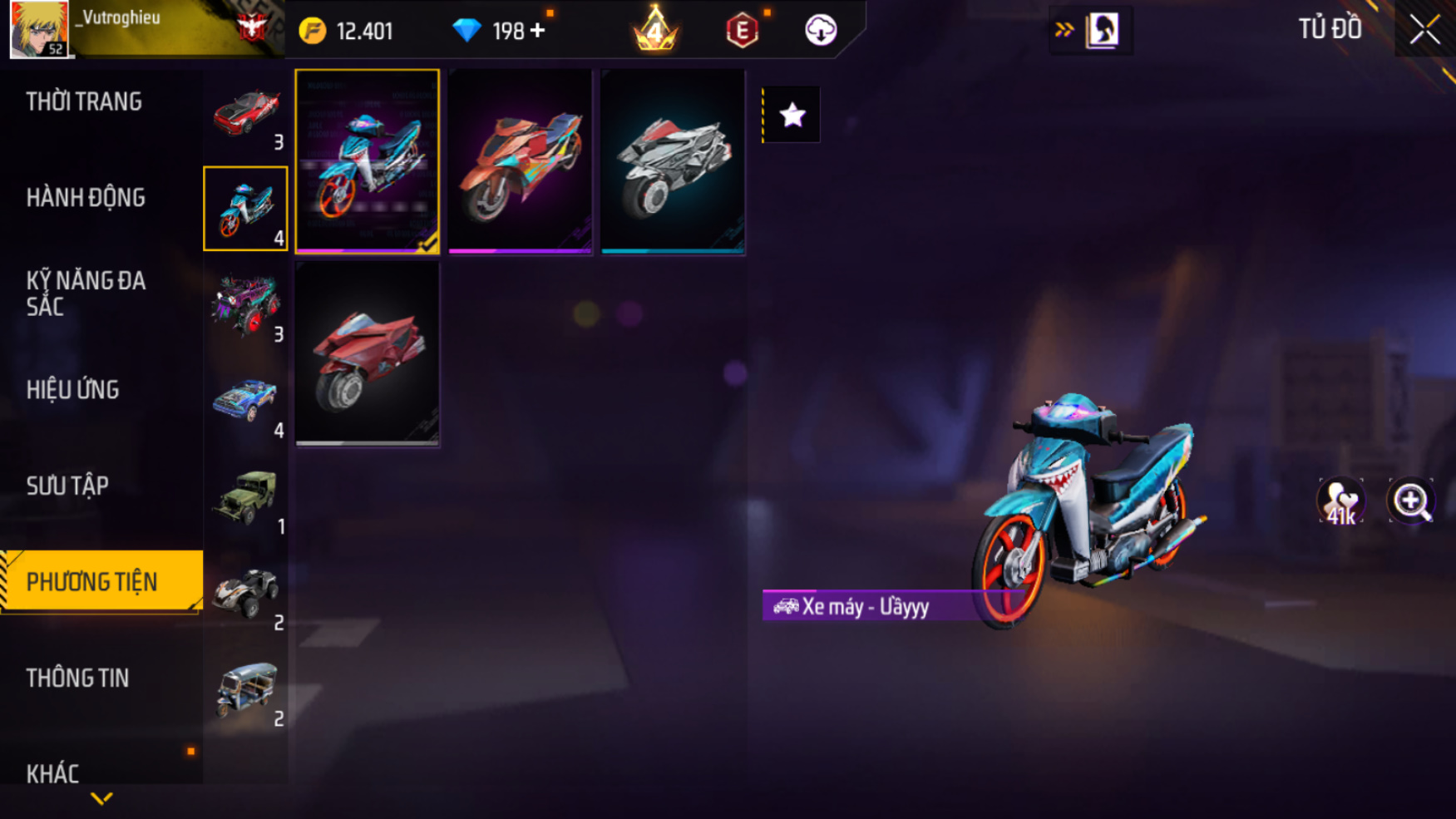Select the Kỹ Năng Đa Sắc category

[86, 294]
